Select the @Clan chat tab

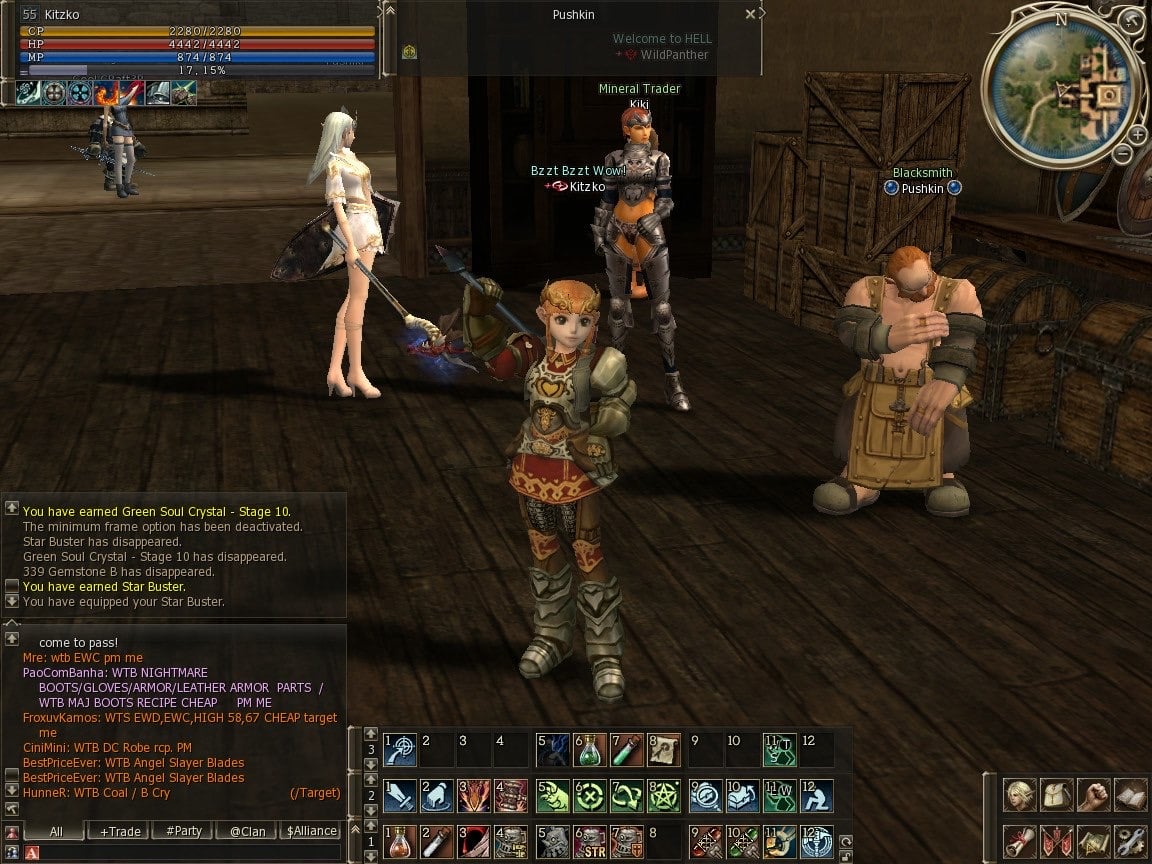pyautogui.click(x=247, y=831)
